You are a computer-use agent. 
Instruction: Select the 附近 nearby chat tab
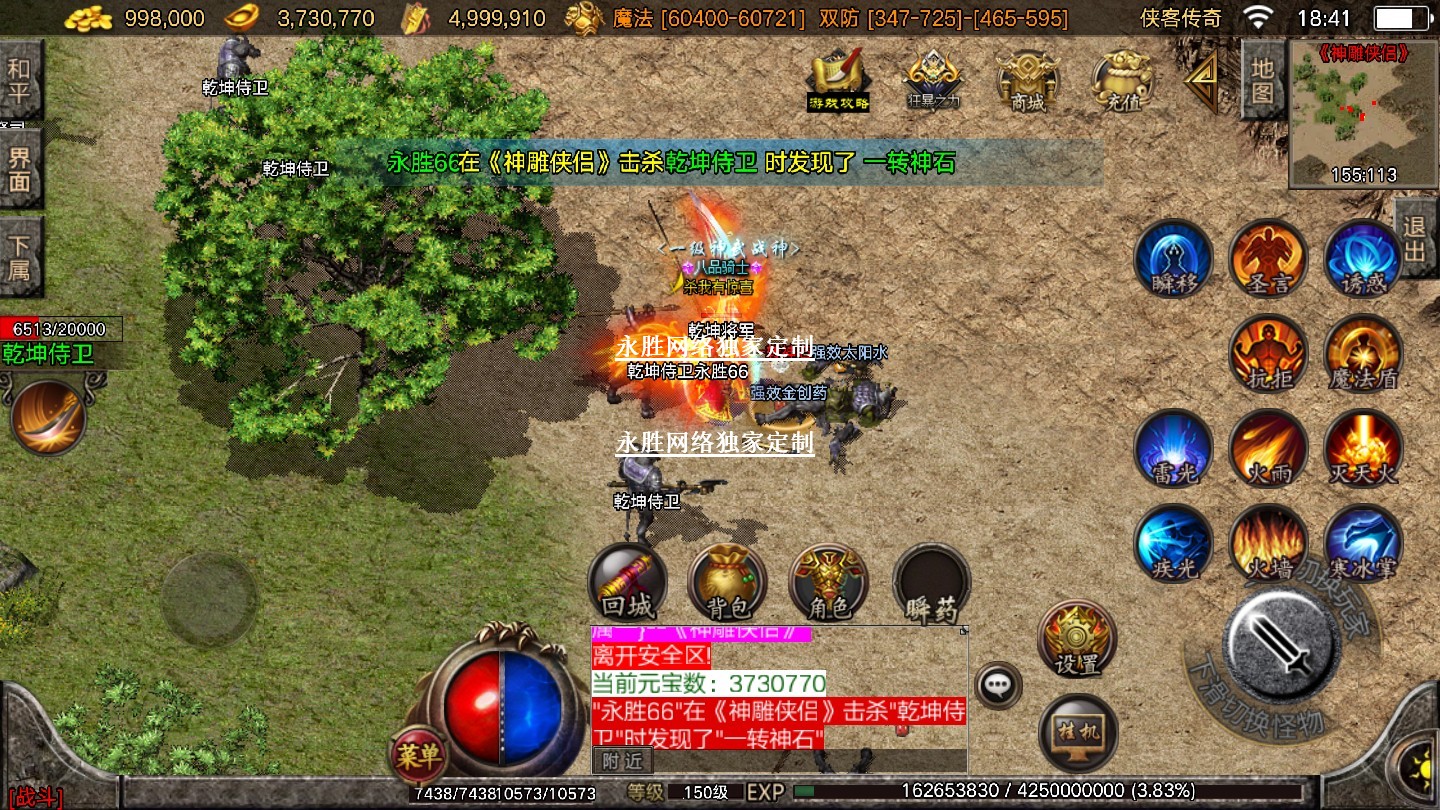click(x=623, y=761)
